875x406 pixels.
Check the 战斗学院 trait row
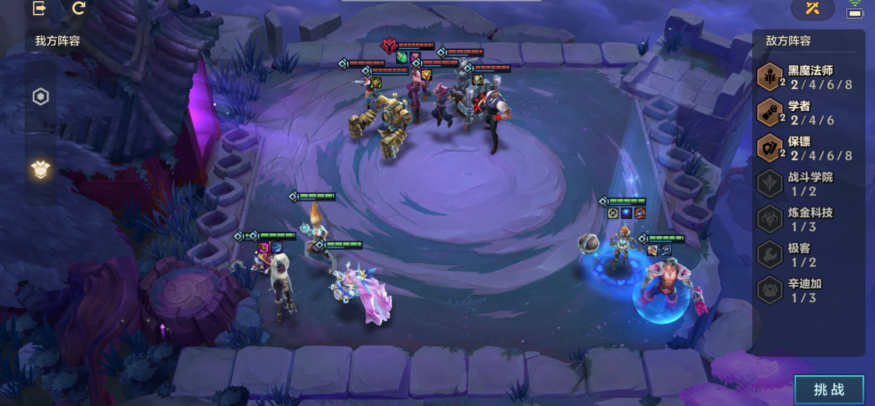pyautogui.click(x=808, y=184)
